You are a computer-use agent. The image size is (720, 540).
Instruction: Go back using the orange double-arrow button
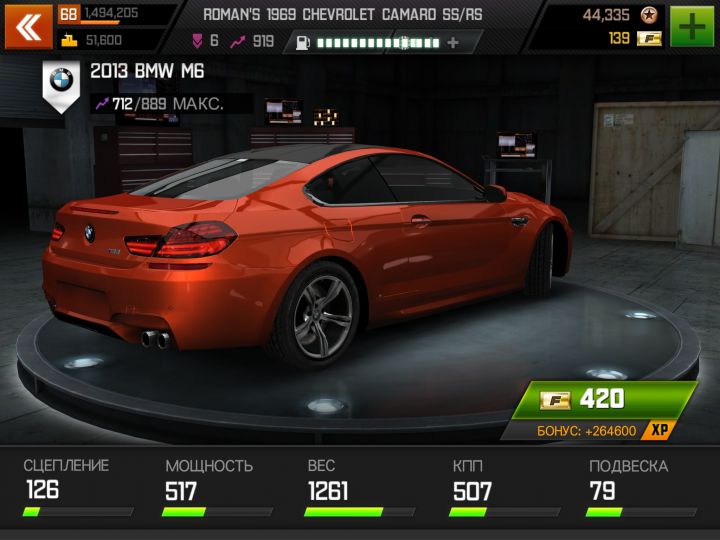(x=29, y=27)
